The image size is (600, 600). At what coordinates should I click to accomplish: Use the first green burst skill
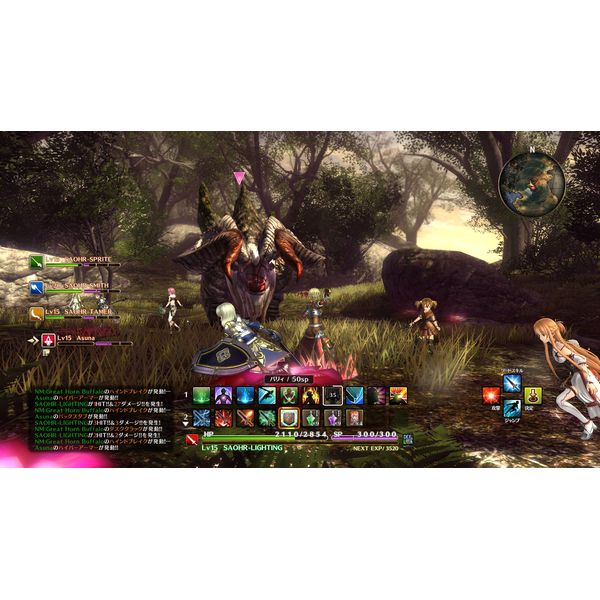tap(201, 395)
